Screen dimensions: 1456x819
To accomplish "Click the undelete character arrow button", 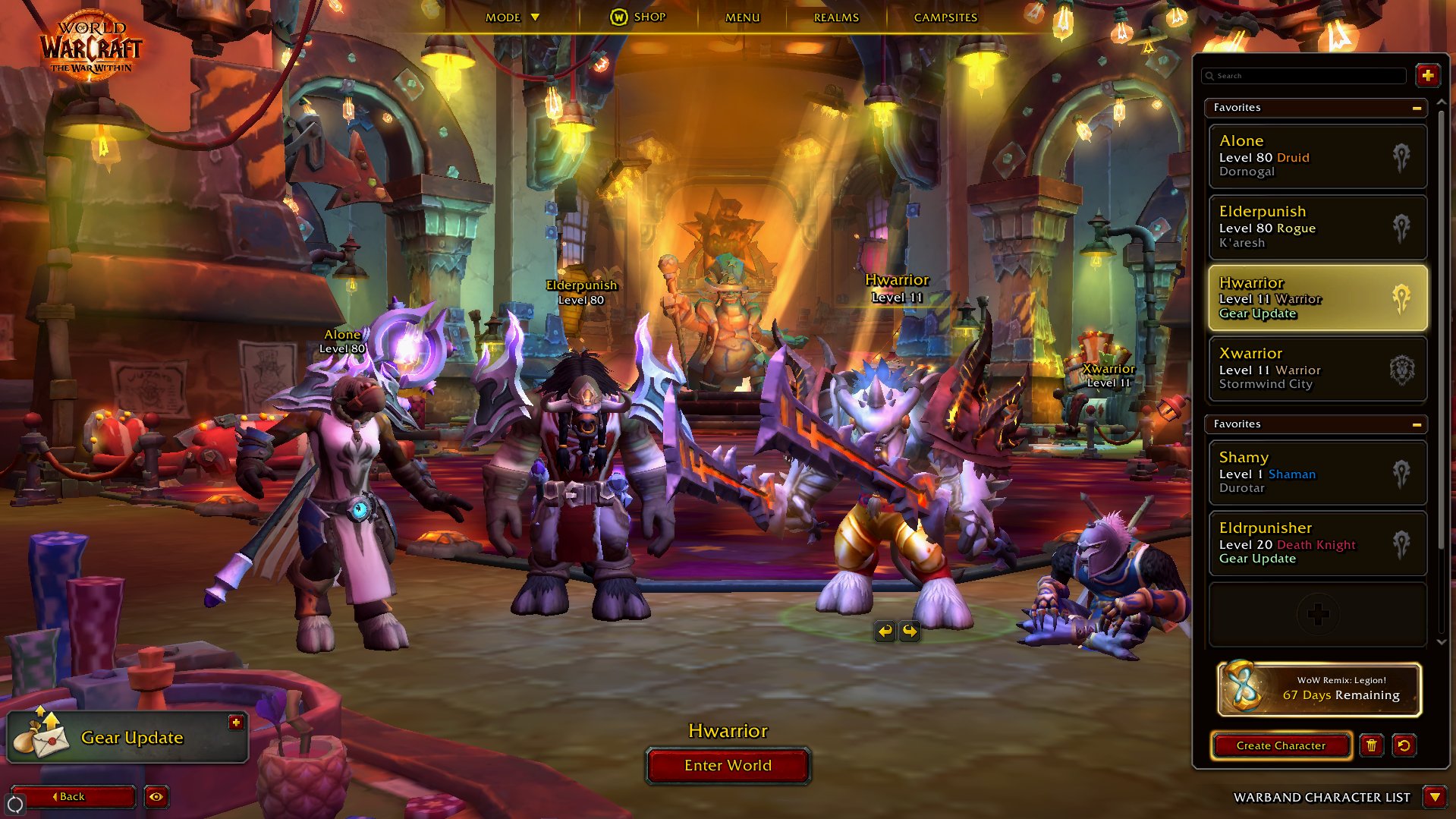I will [1404, 745].
